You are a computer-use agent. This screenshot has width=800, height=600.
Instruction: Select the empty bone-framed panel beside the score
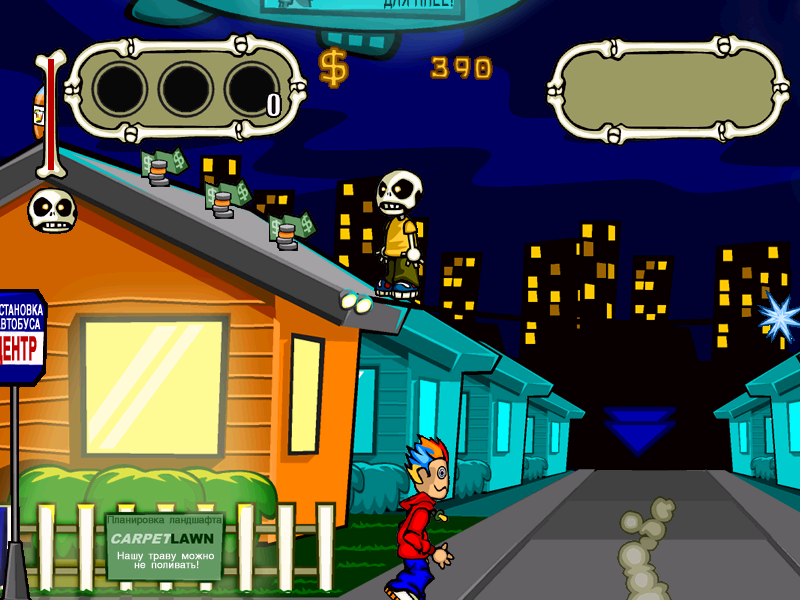(x=668, y=90)
